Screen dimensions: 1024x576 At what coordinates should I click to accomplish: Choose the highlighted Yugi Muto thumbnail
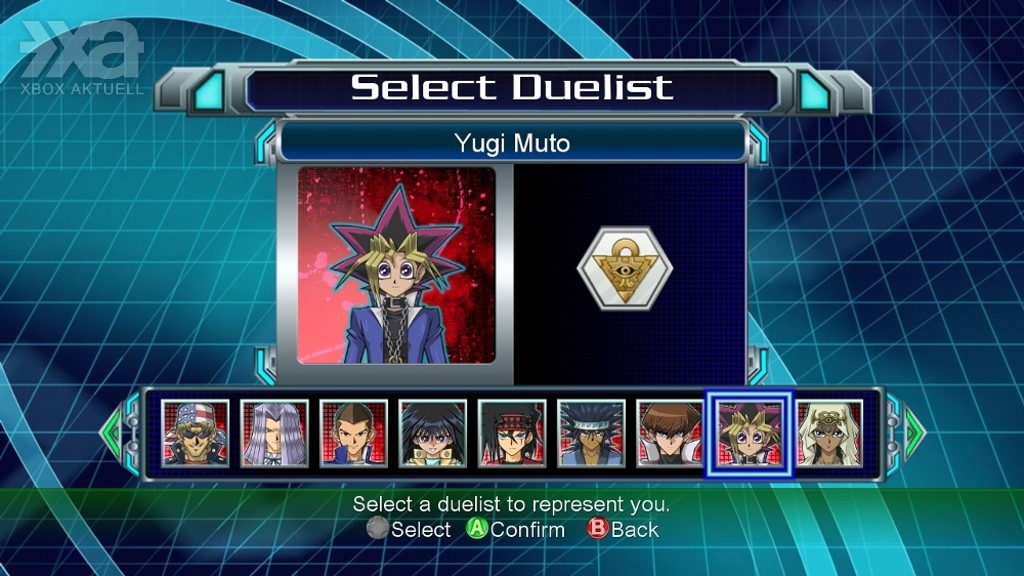point(750,434)
